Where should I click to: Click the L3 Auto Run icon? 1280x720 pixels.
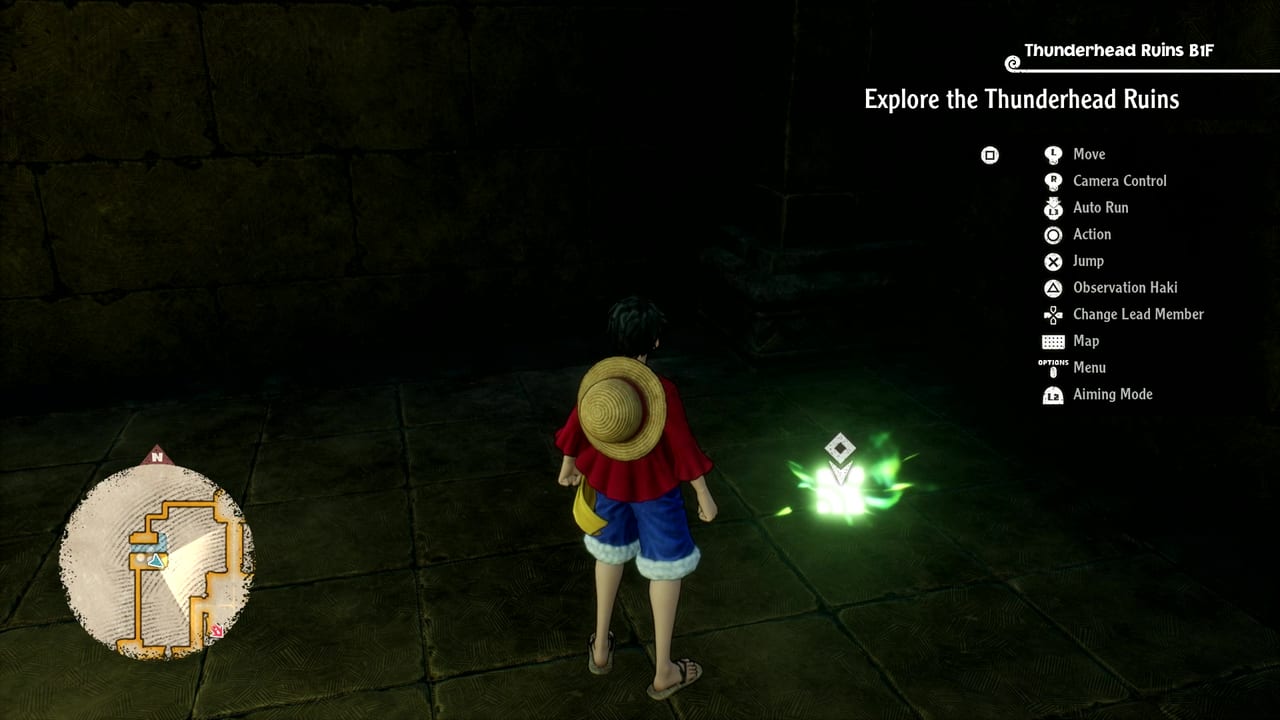pyautogui.click(x=1053, y=207)
